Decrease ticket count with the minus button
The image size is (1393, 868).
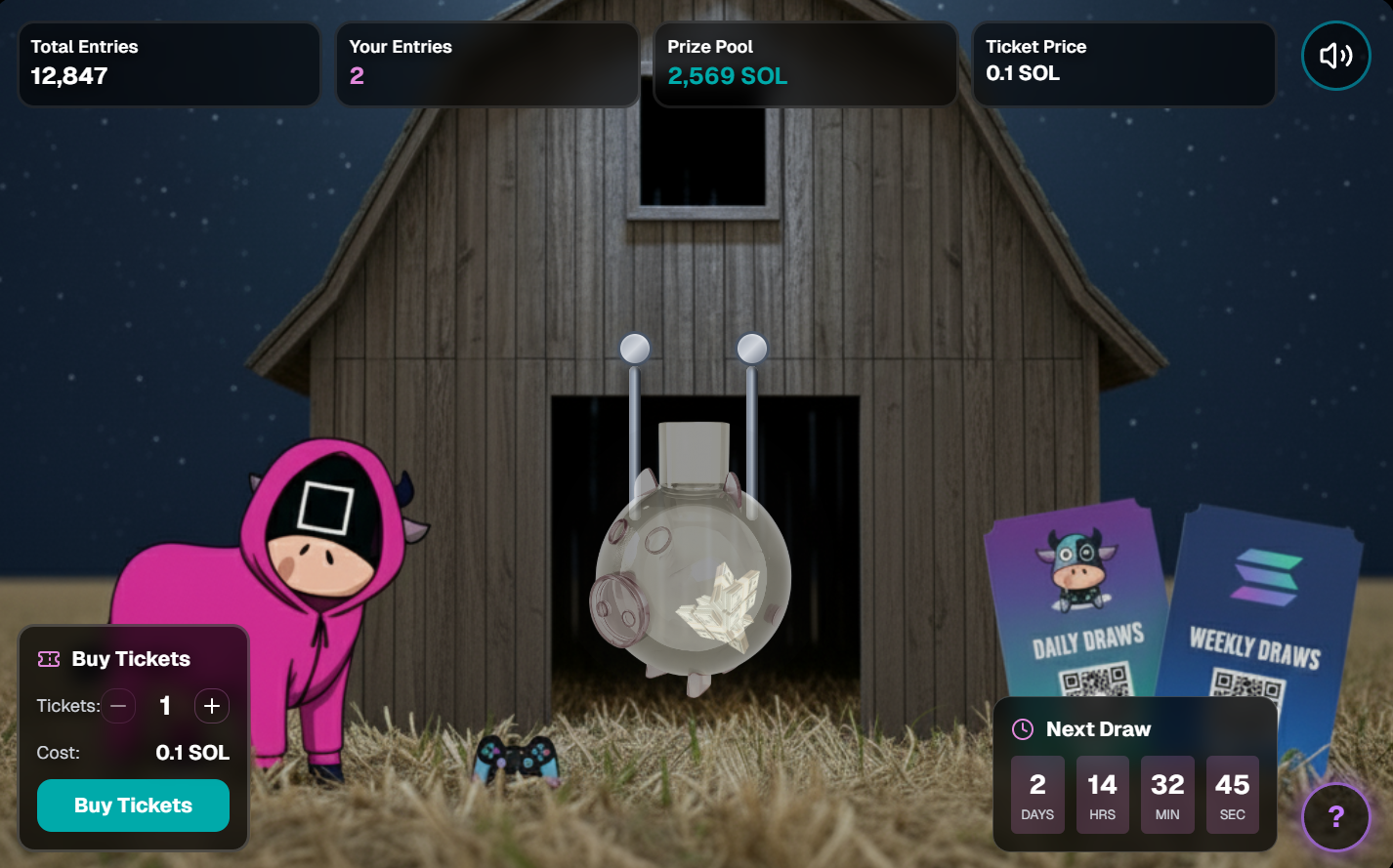118,706
